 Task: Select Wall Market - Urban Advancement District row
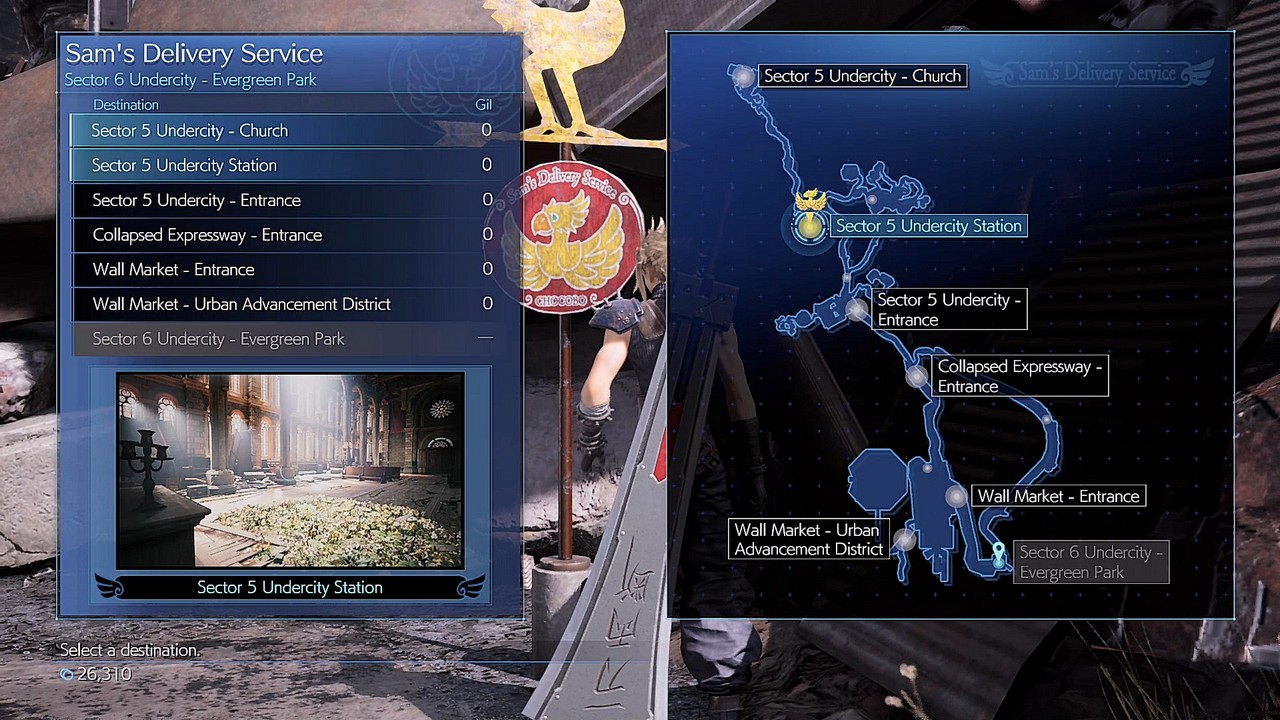290,304
